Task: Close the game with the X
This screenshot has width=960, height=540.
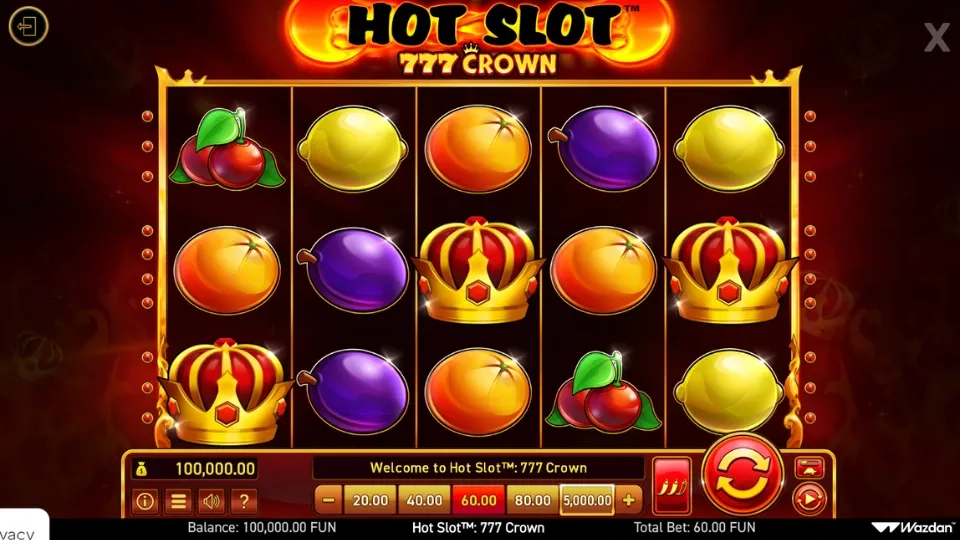Action: coord(937,38)
